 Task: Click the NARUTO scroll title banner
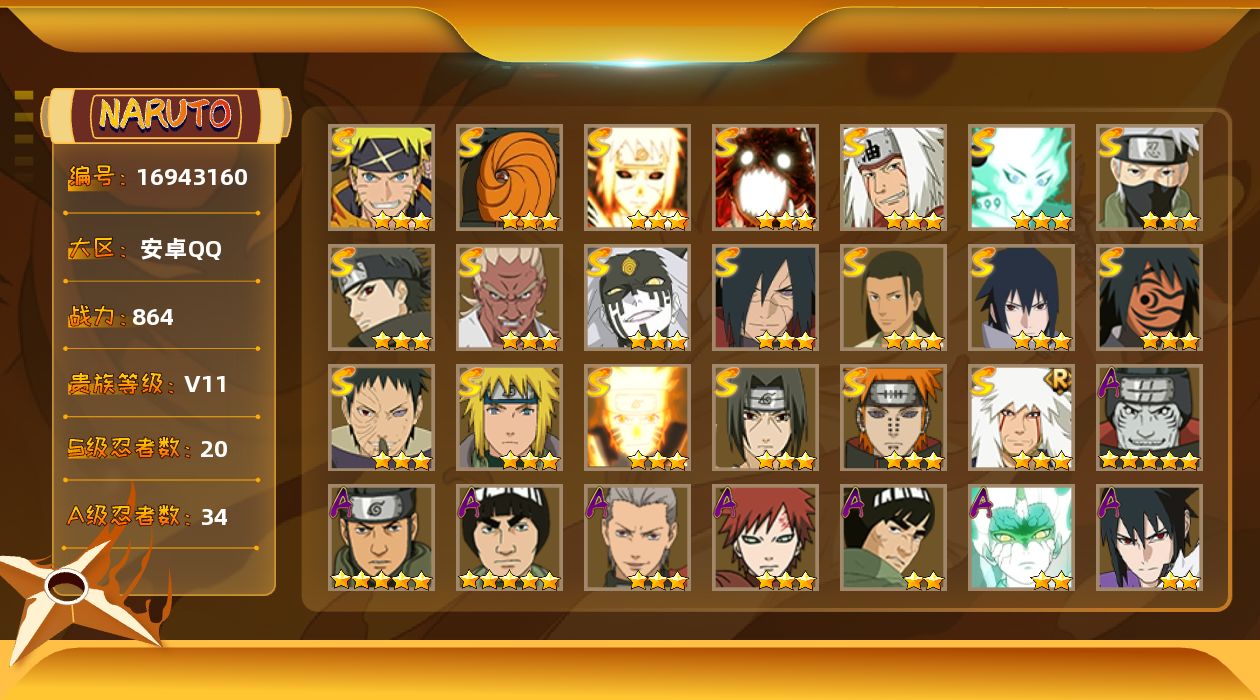pos(166,115)
